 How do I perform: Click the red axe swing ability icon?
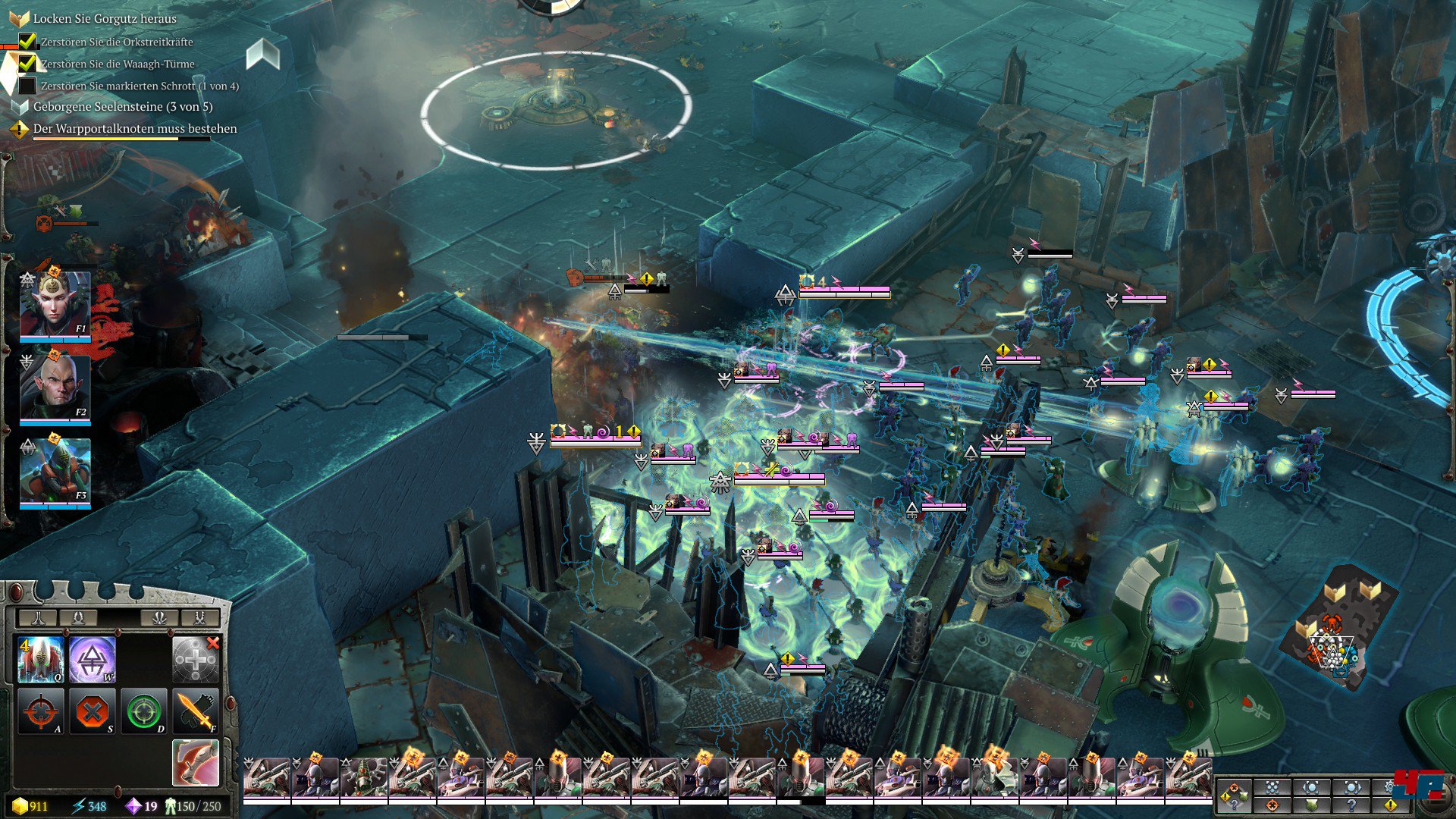click(x=196, y=762)
